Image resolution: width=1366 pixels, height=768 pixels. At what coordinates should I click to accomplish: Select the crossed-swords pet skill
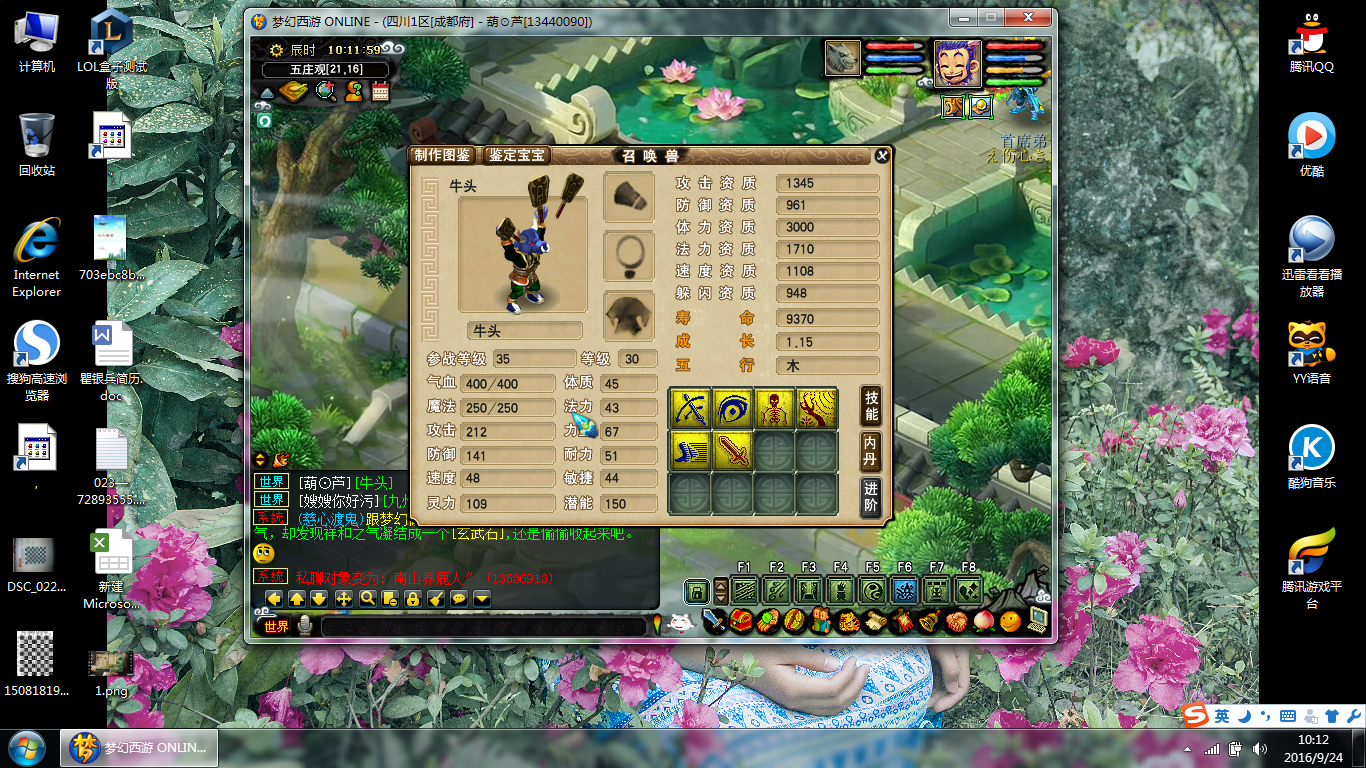tap(690, 409)
